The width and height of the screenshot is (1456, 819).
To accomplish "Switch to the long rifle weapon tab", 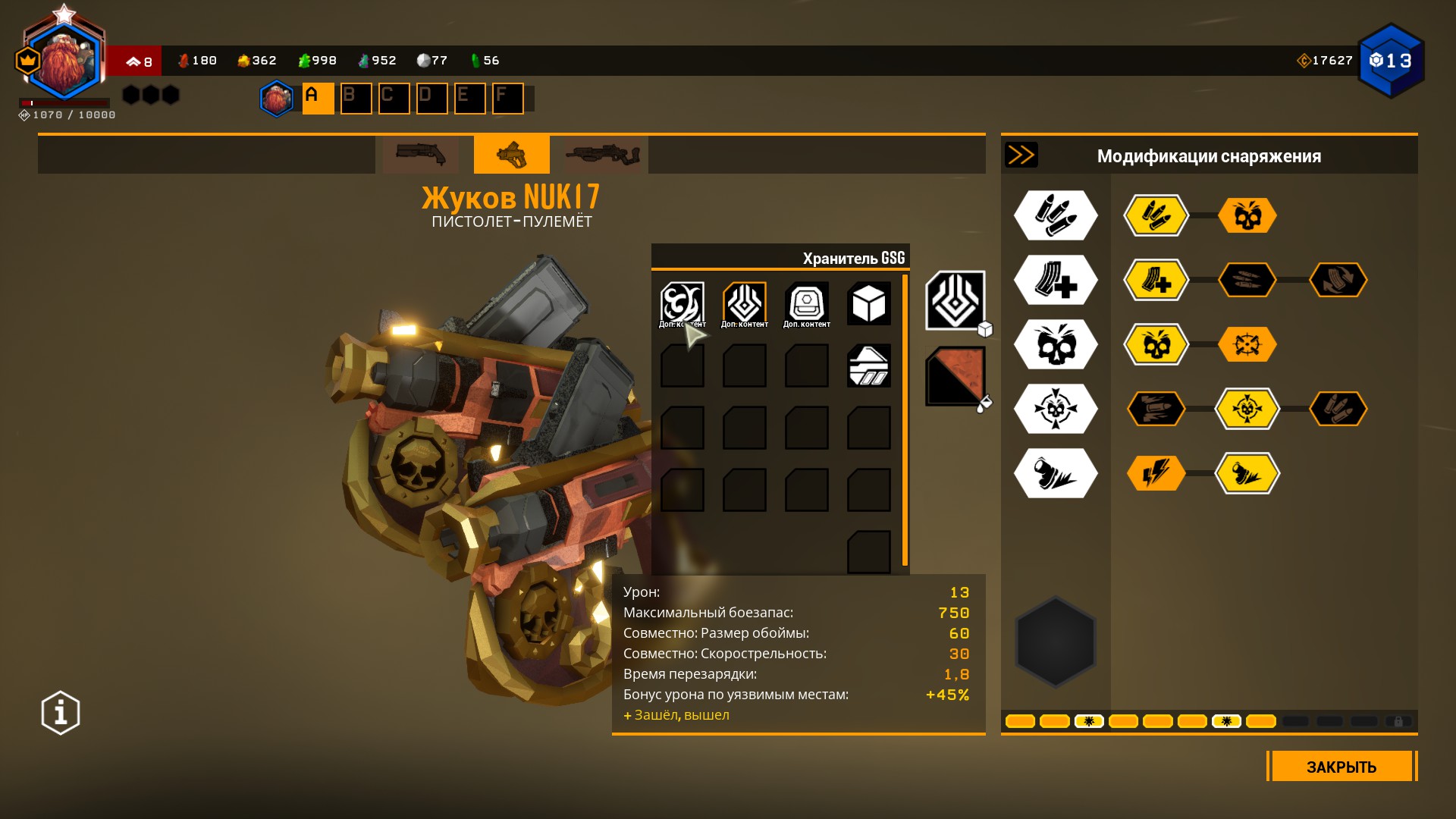I will coord(603,155).
